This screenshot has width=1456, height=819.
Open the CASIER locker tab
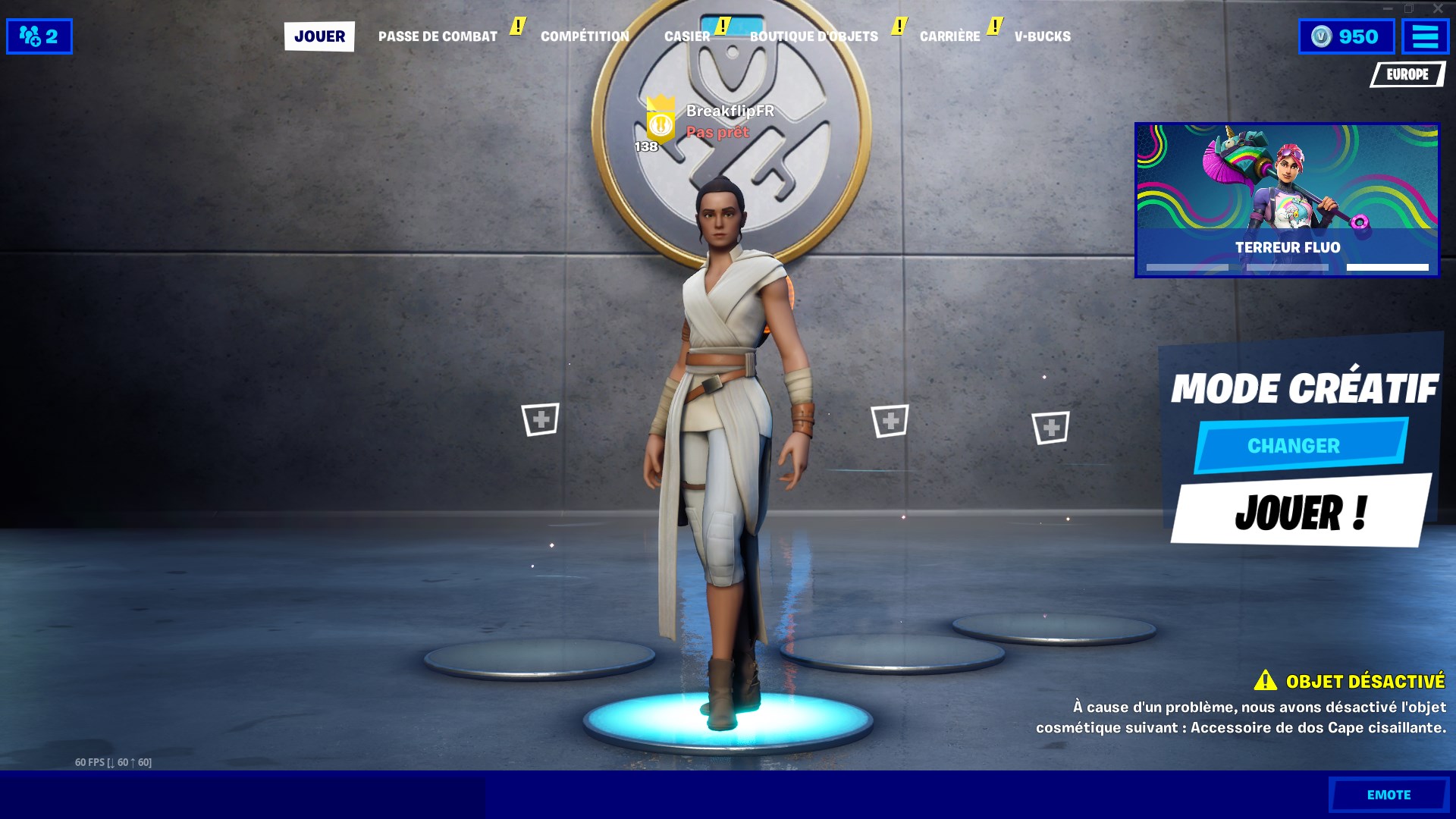point(687,36)
